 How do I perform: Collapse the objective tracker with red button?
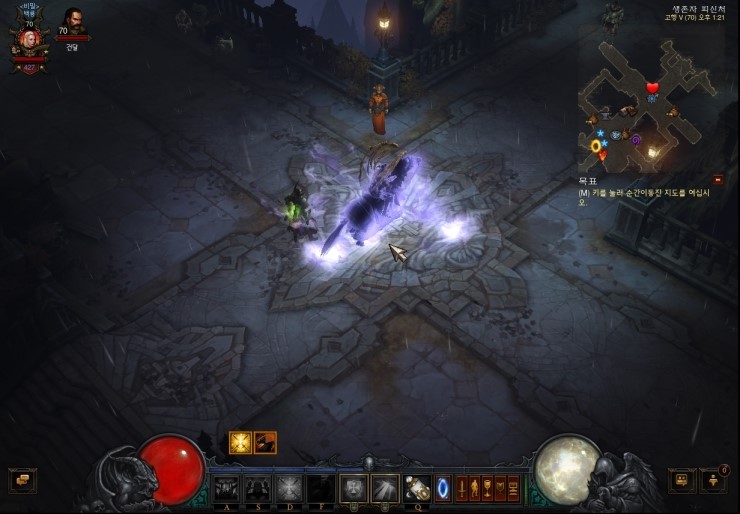click(x=718, y=180)
